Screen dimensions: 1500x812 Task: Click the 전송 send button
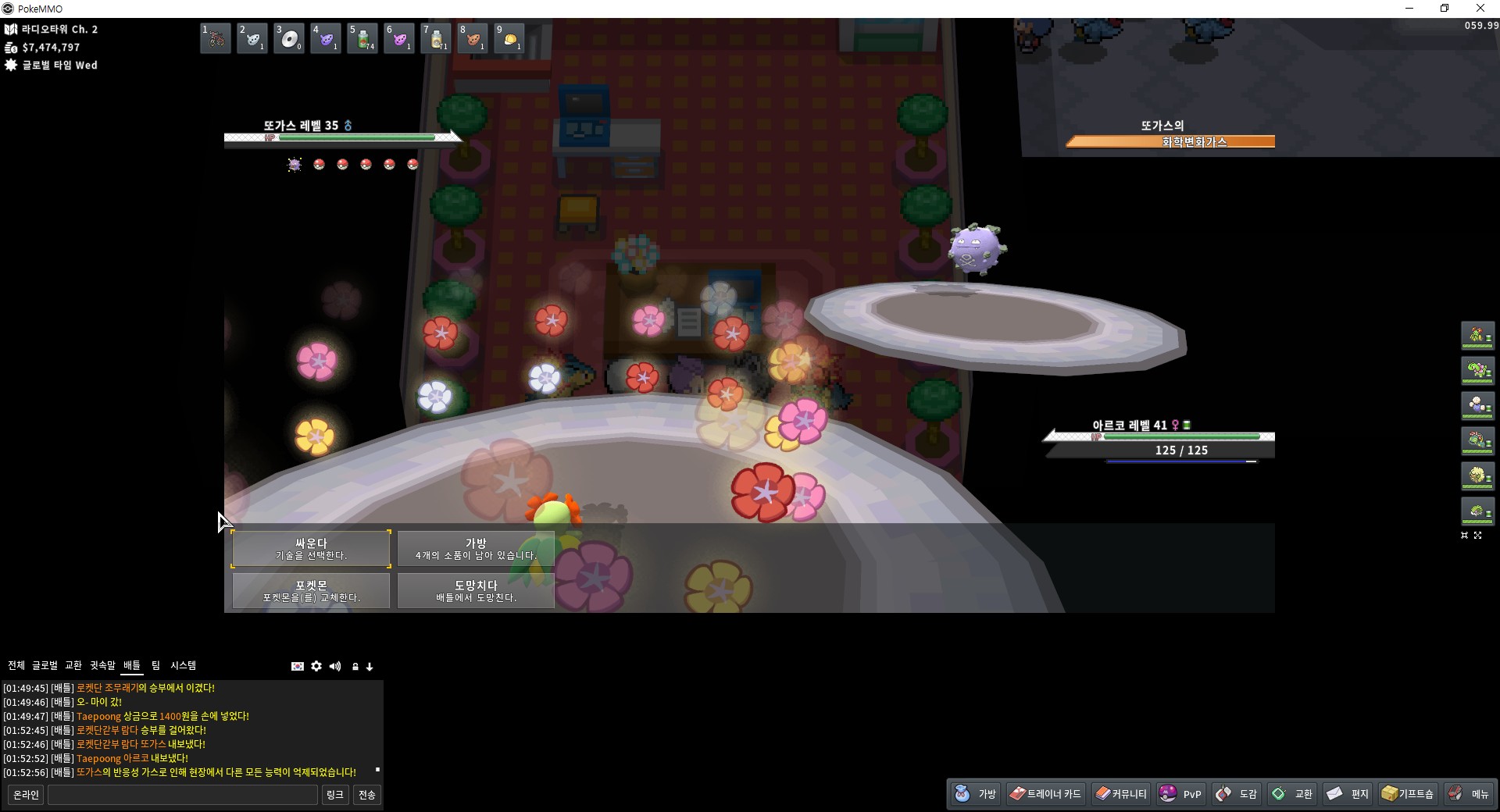366,795
